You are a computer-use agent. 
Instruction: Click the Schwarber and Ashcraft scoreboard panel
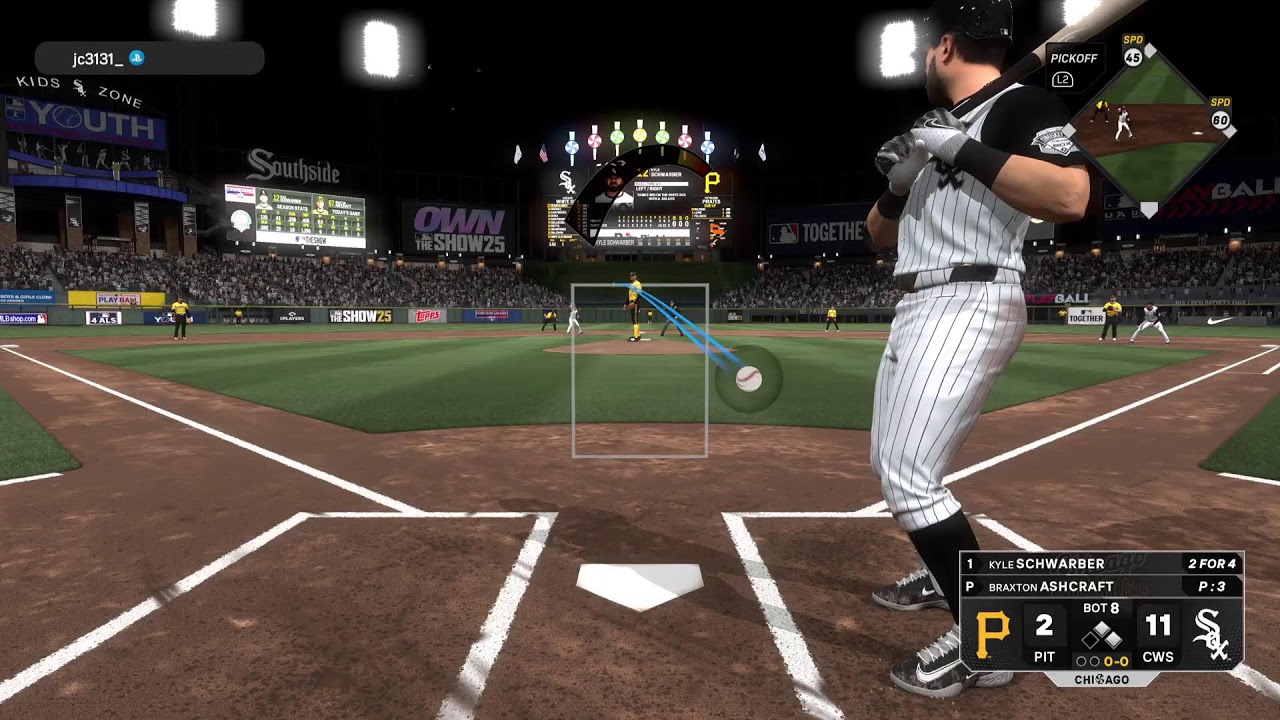pyautogui.click(x=1101, y=612)
